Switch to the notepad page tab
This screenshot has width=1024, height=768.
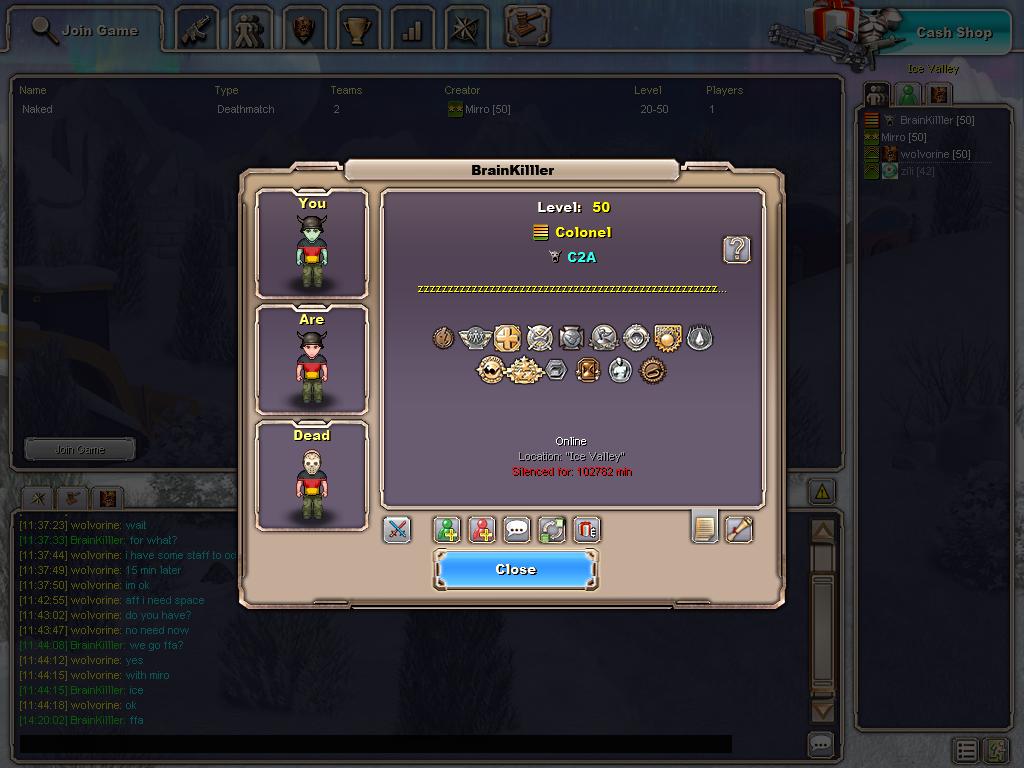[x=705, y=527]
